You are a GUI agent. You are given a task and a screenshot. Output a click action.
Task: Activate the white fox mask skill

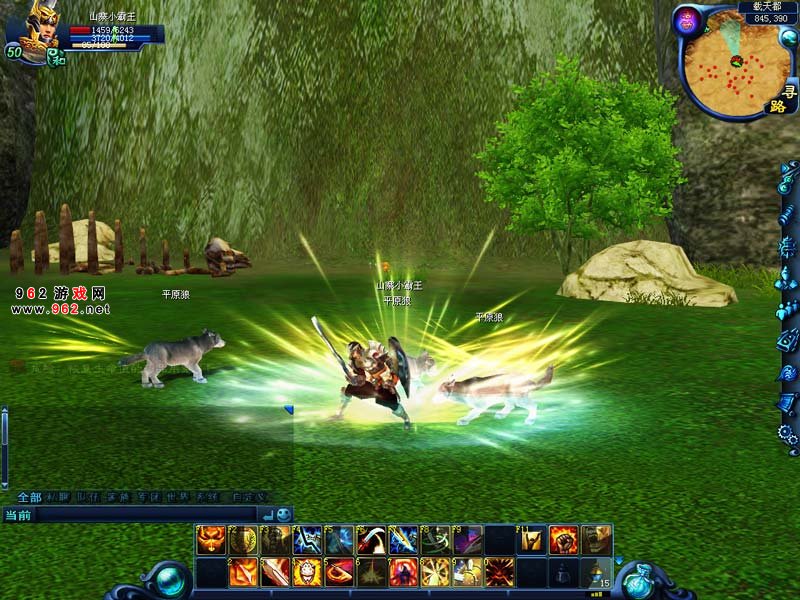[x=307, y=572]
